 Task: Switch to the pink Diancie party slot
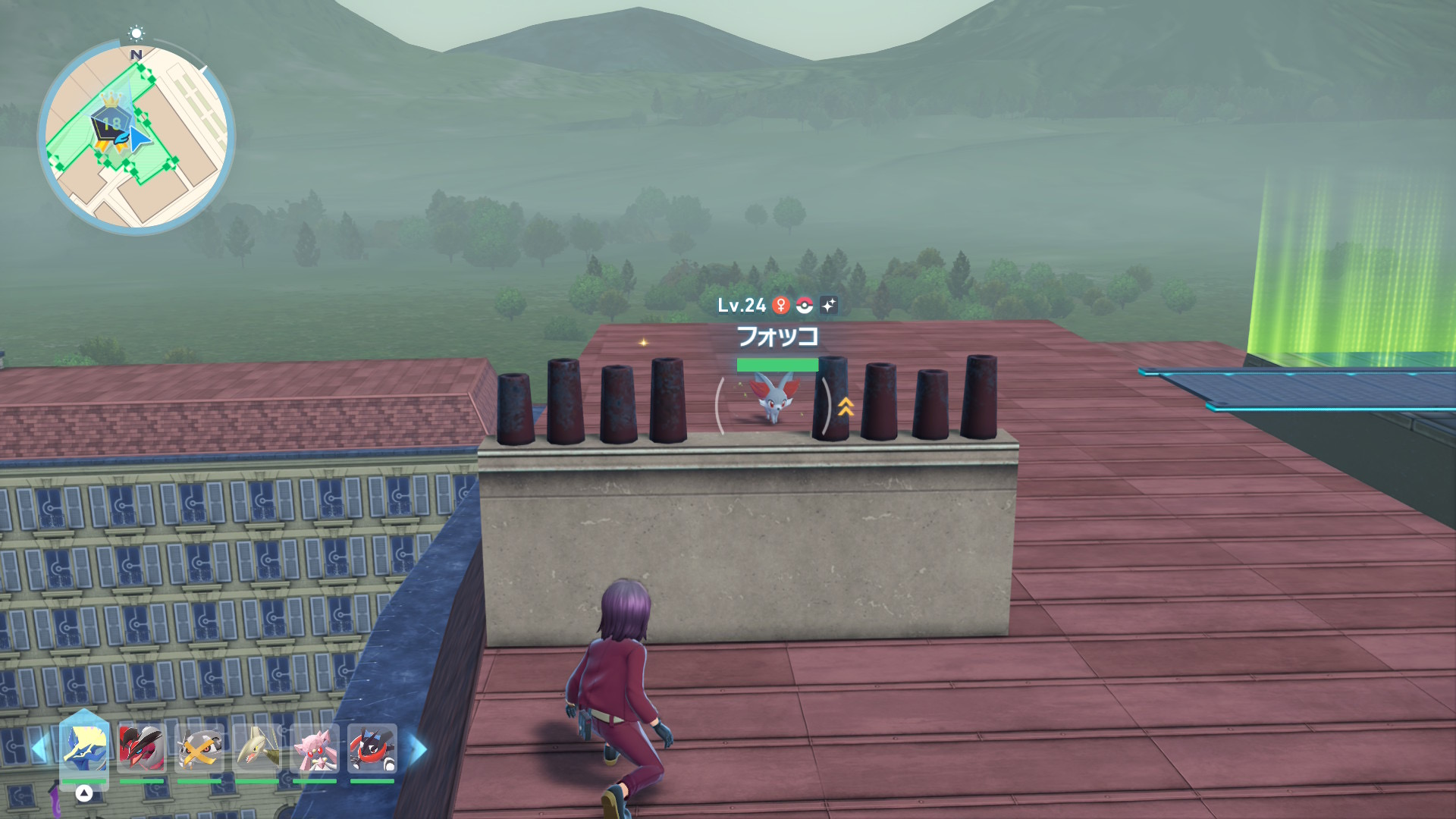click(315, 748)
